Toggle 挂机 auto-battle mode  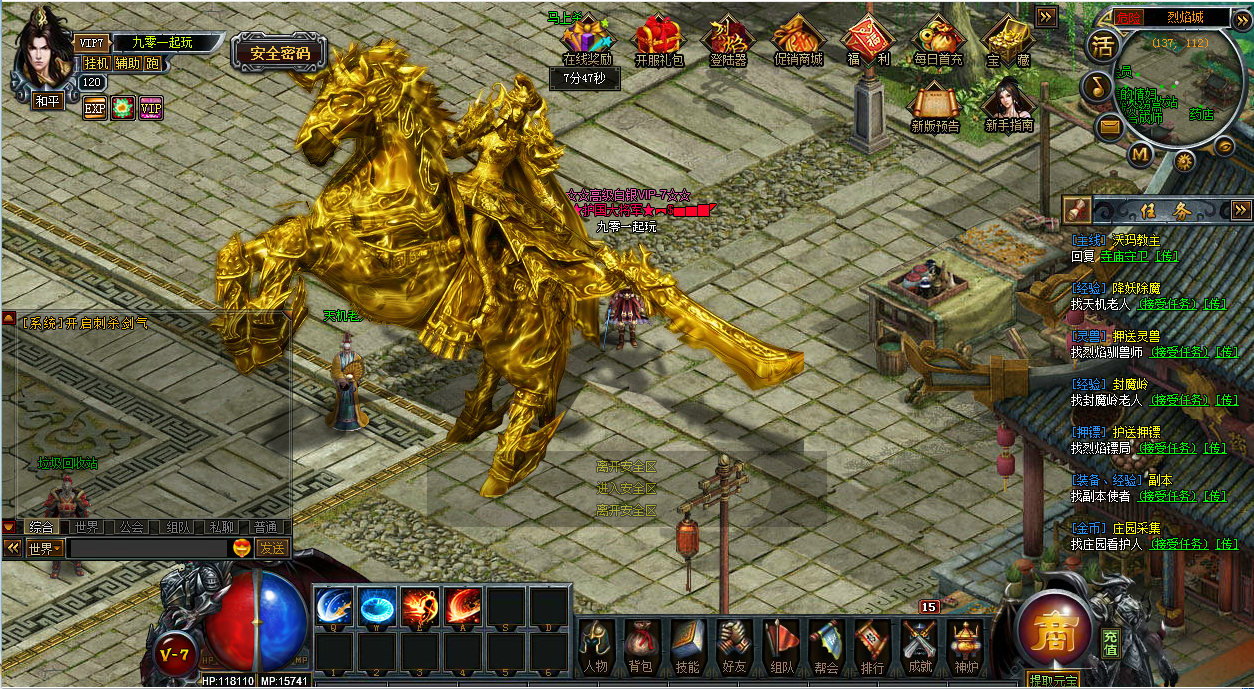97,63
